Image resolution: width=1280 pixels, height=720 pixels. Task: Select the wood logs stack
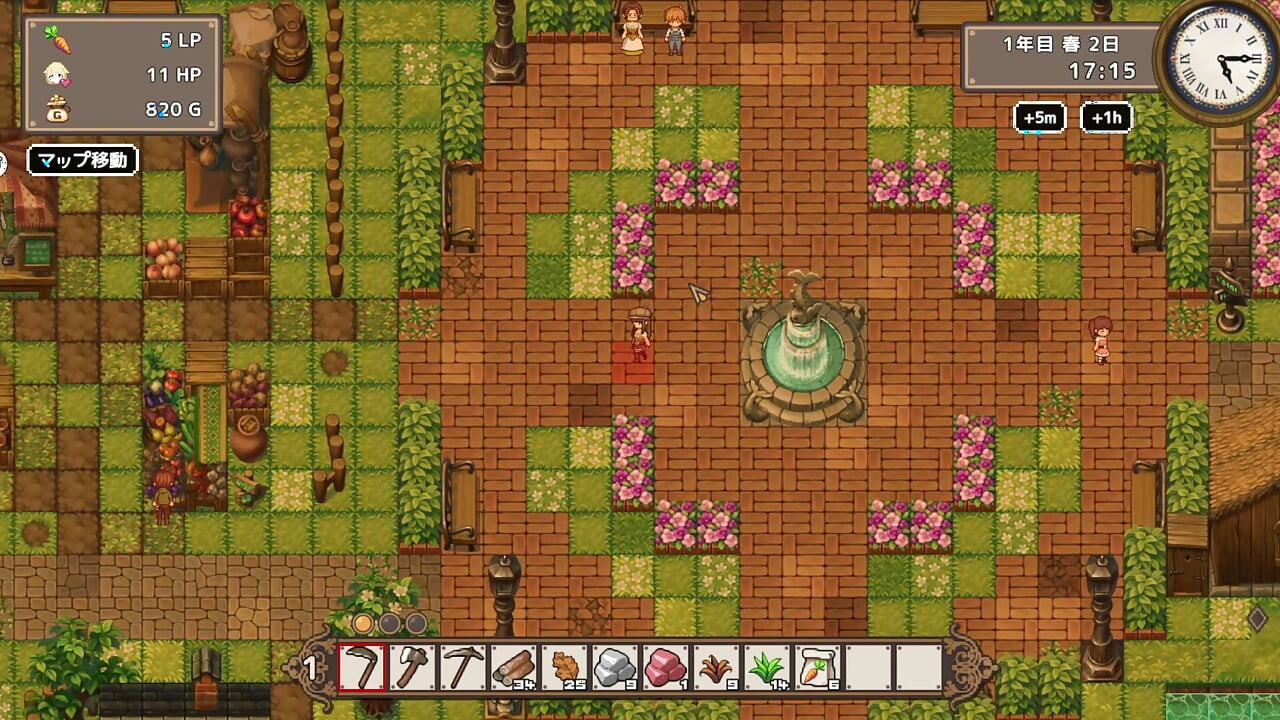(x=514, y=667)
